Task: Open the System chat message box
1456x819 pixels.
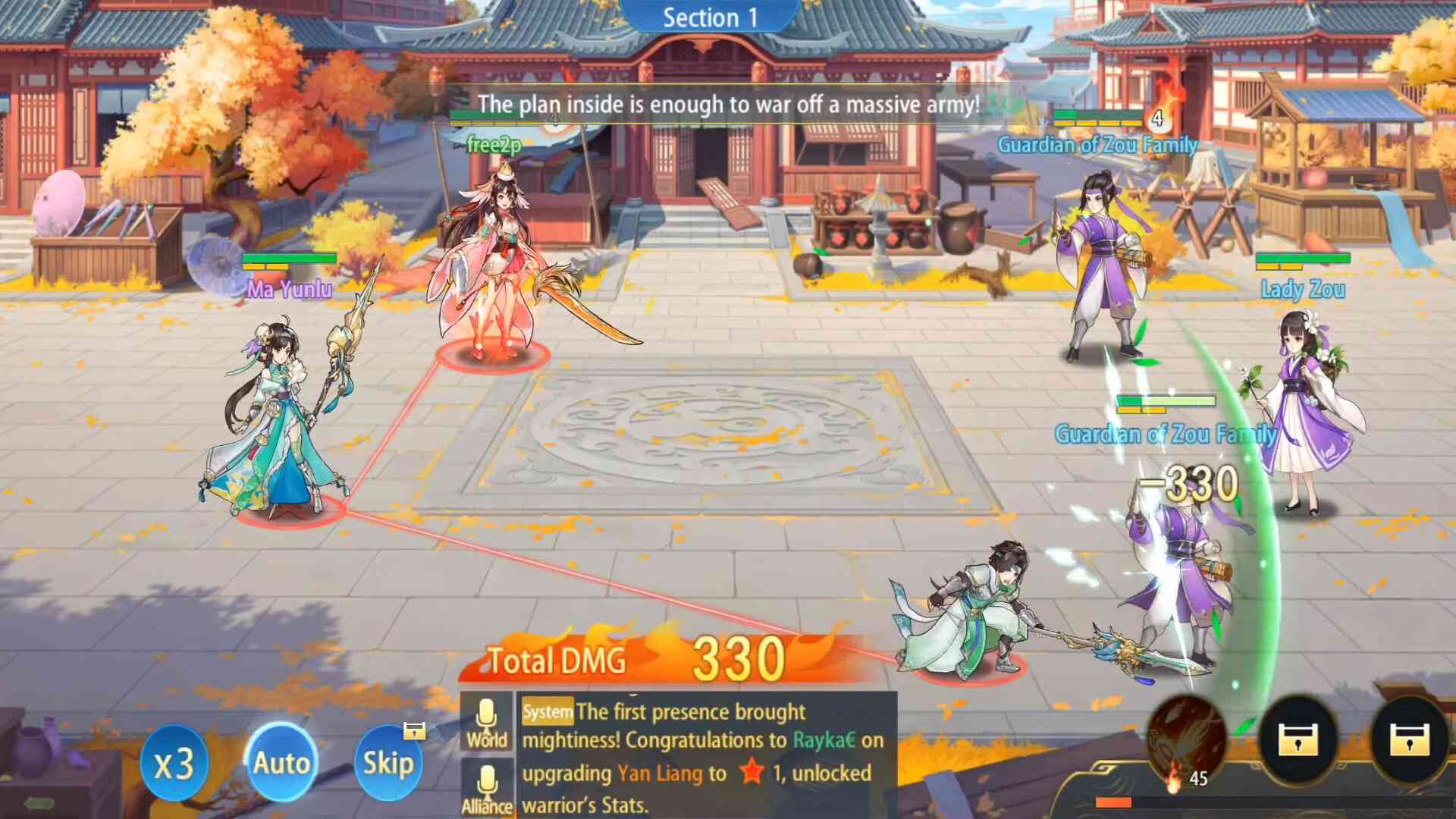Action: [705, 757]
